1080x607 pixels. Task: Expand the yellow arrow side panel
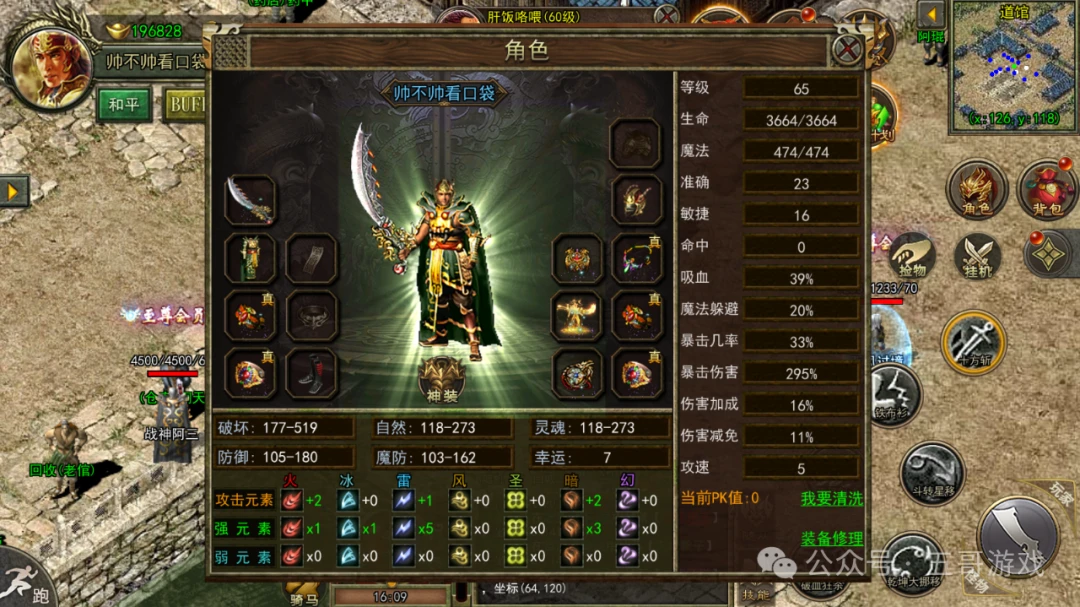click(x=14, y=190)
